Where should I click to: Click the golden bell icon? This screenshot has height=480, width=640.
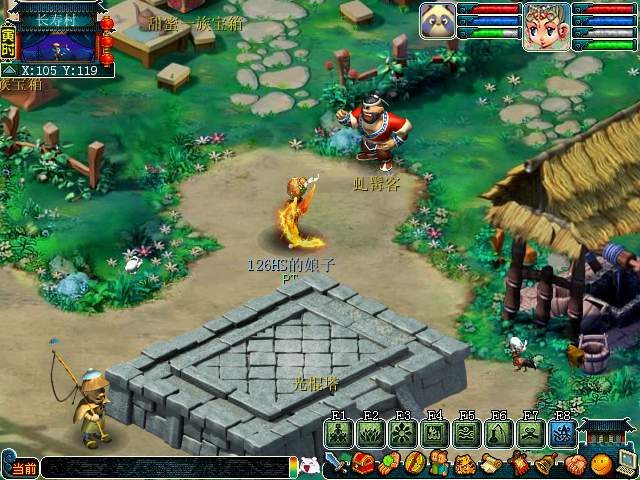[546, 465]
